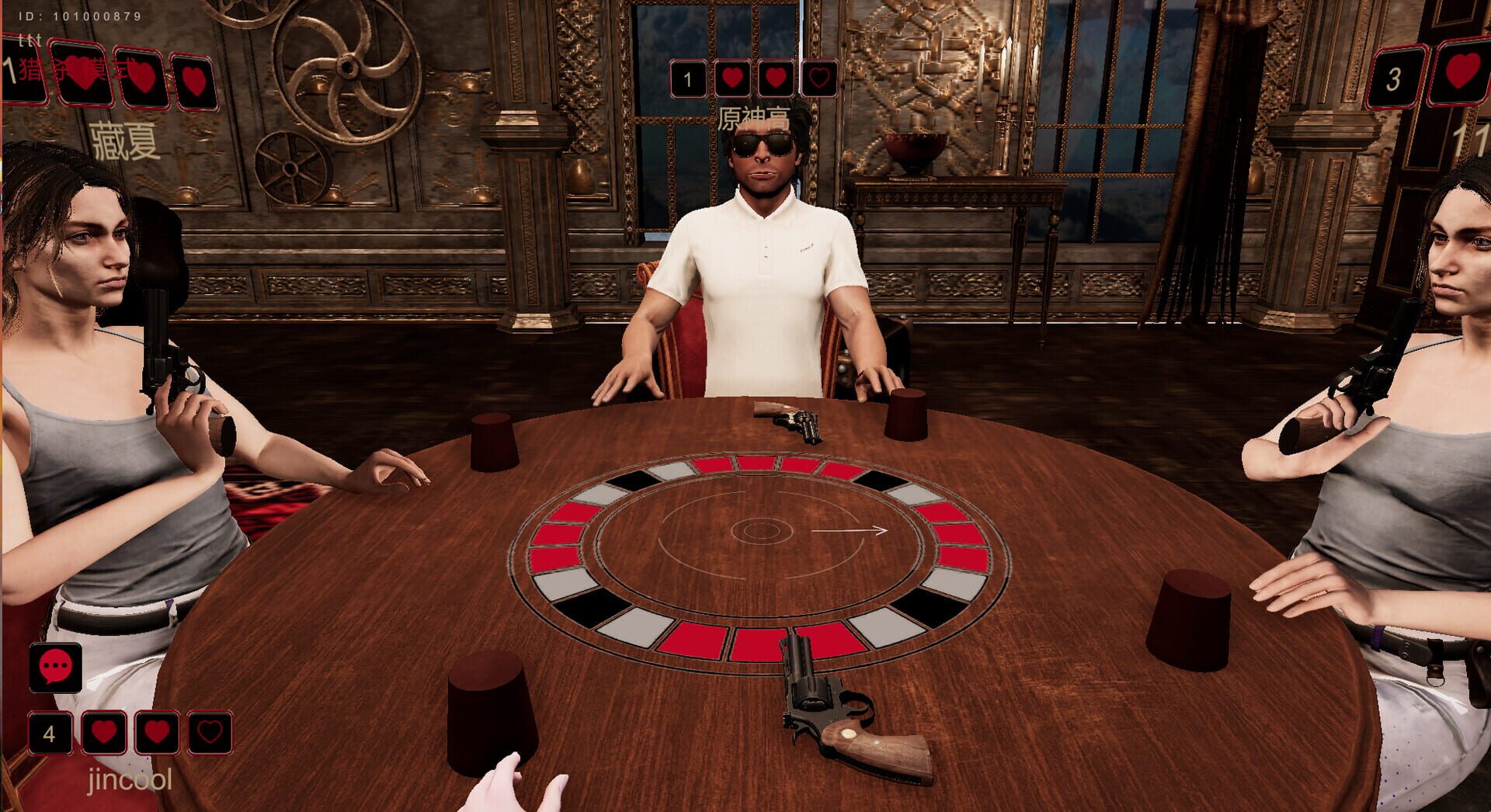
Task: Click 原神高's second red heart icon
Action: (x=777, y=78)
